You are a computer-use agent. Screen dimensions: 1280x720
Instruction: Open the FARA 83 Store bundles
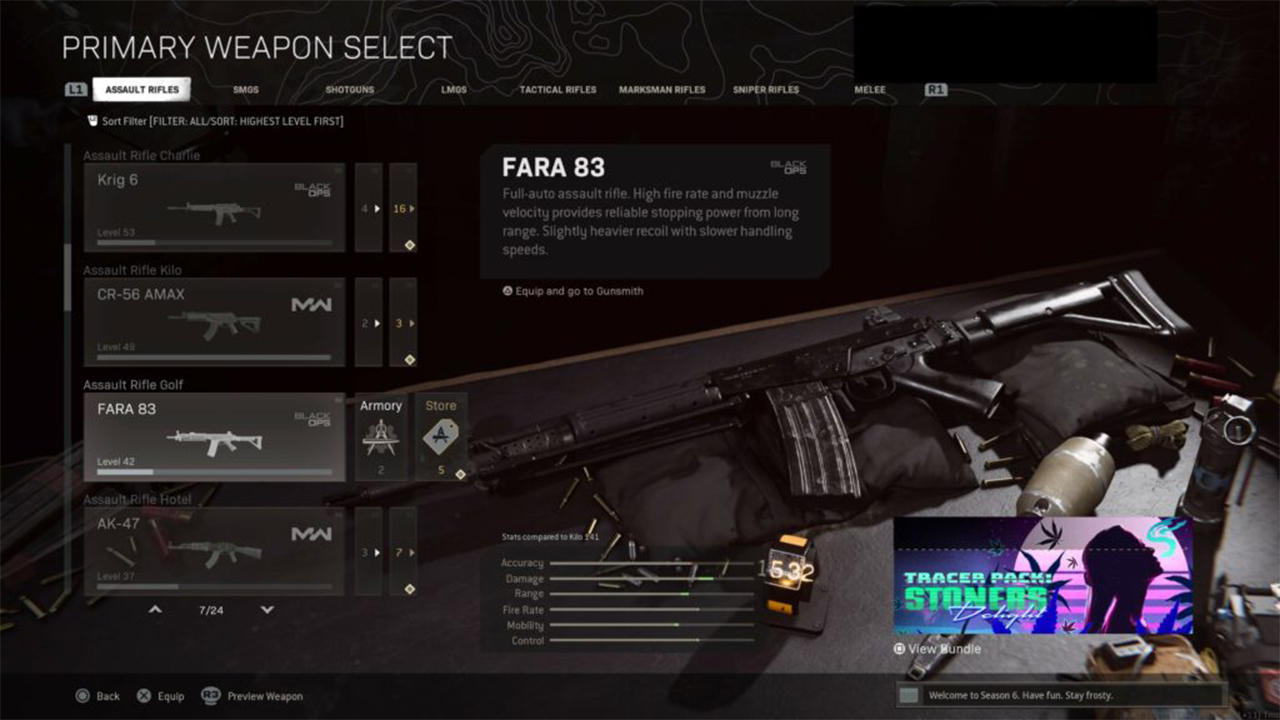441,437
